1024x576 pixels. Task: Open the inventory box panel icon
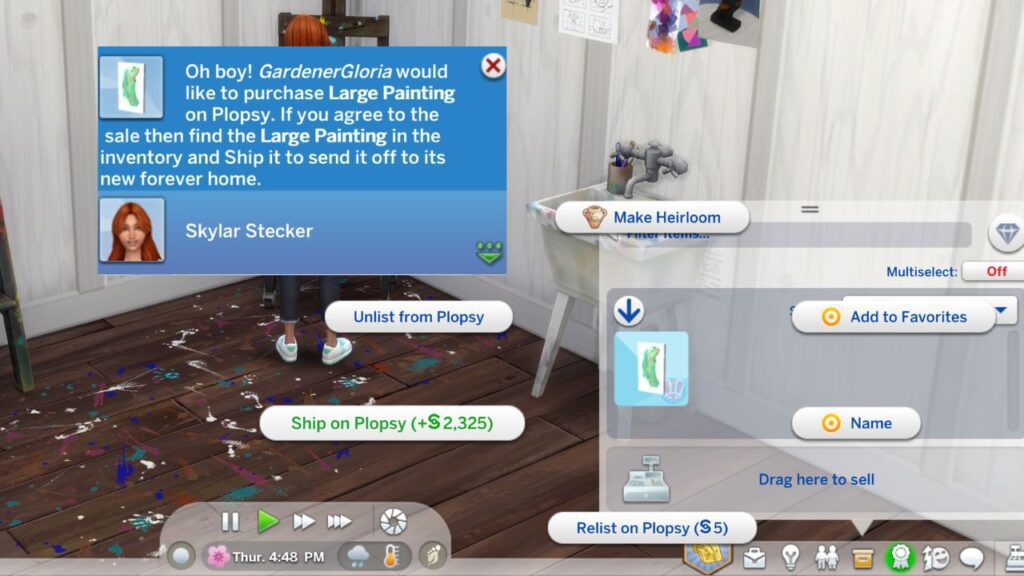coord(862,557)
